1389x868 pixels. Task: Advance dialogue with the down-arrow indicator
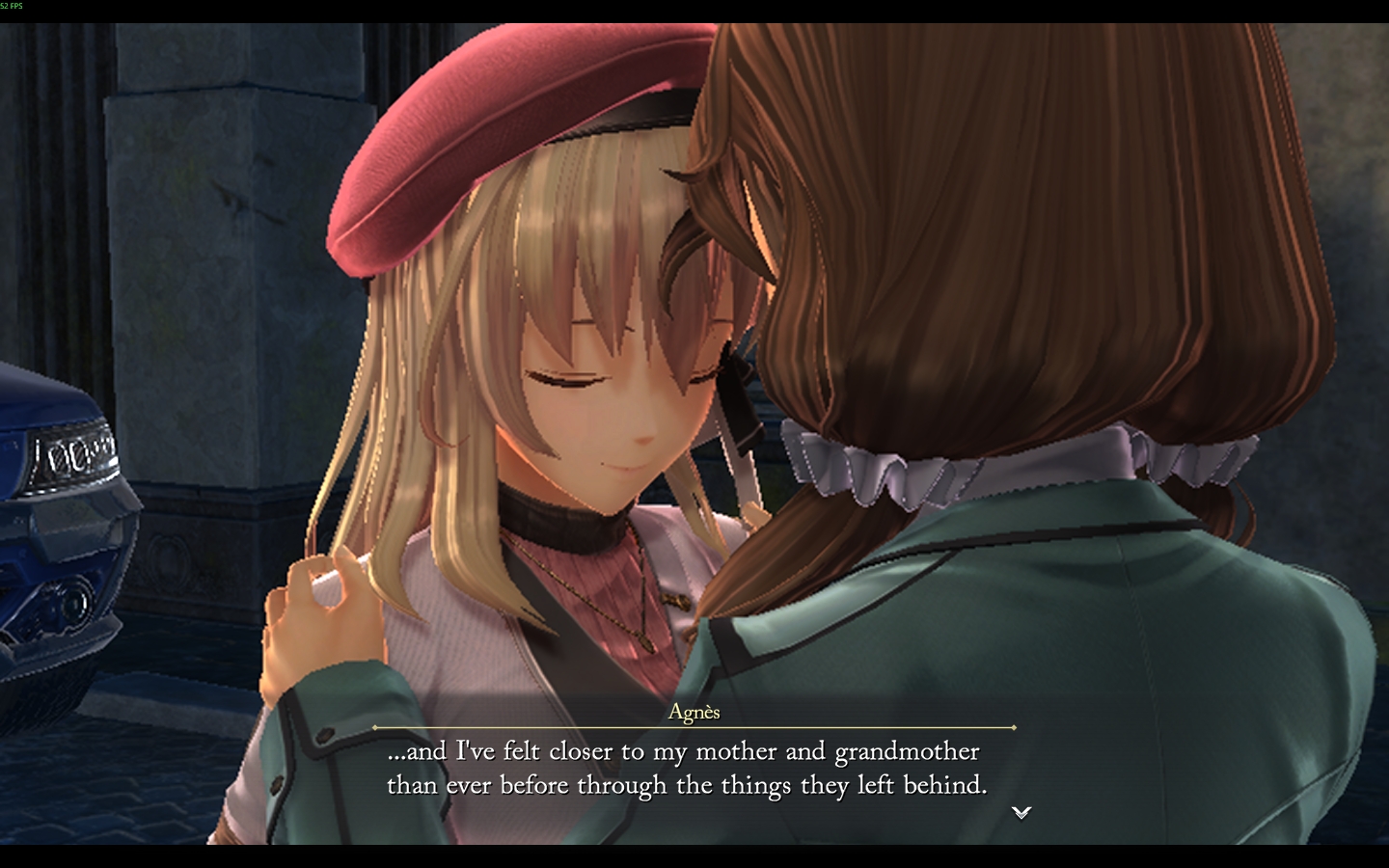pyautogui.click(x=1021, y=812)
